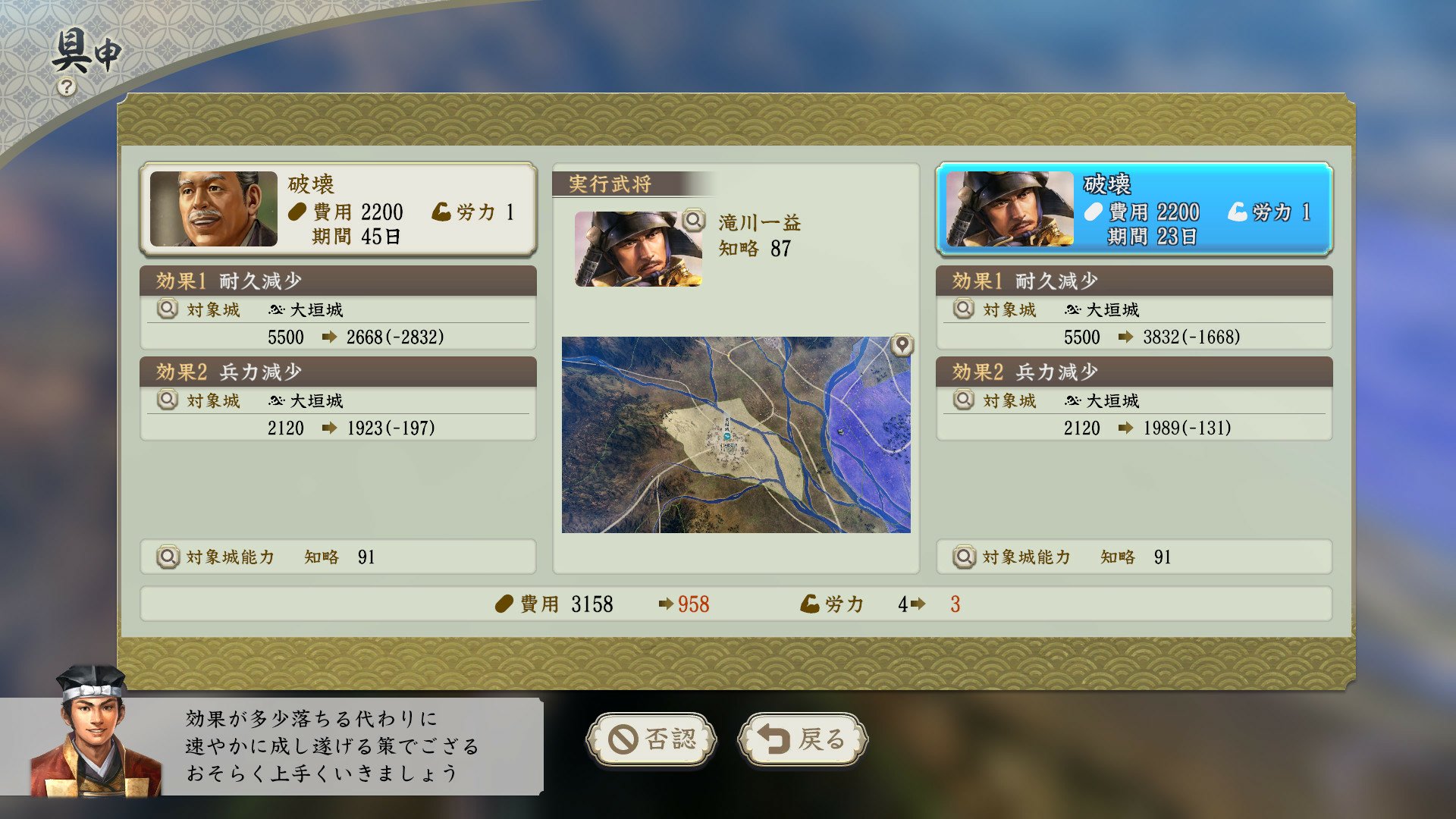Open the help question mark near 具申 title

[x=67, y=86]
